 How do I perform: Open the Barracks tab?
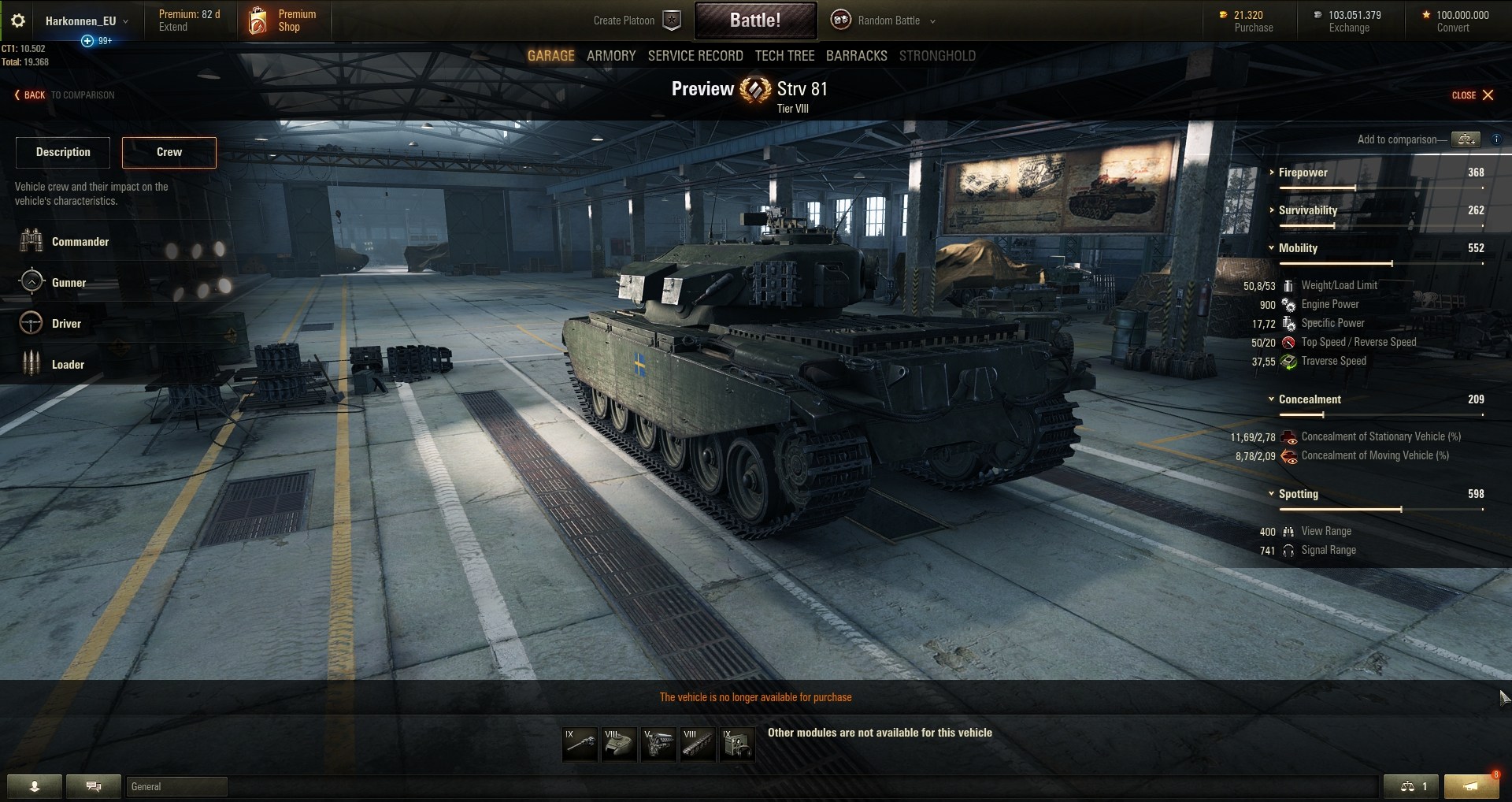tap(856, 56)
